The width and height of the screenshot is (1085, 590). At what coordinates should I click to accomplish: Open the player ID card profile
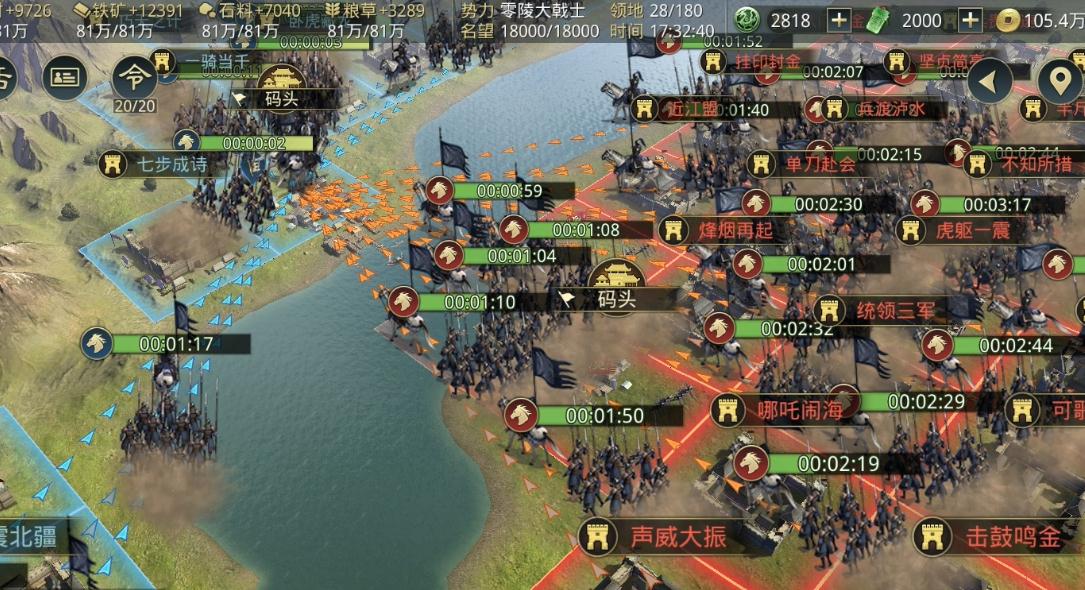point(66,77)
